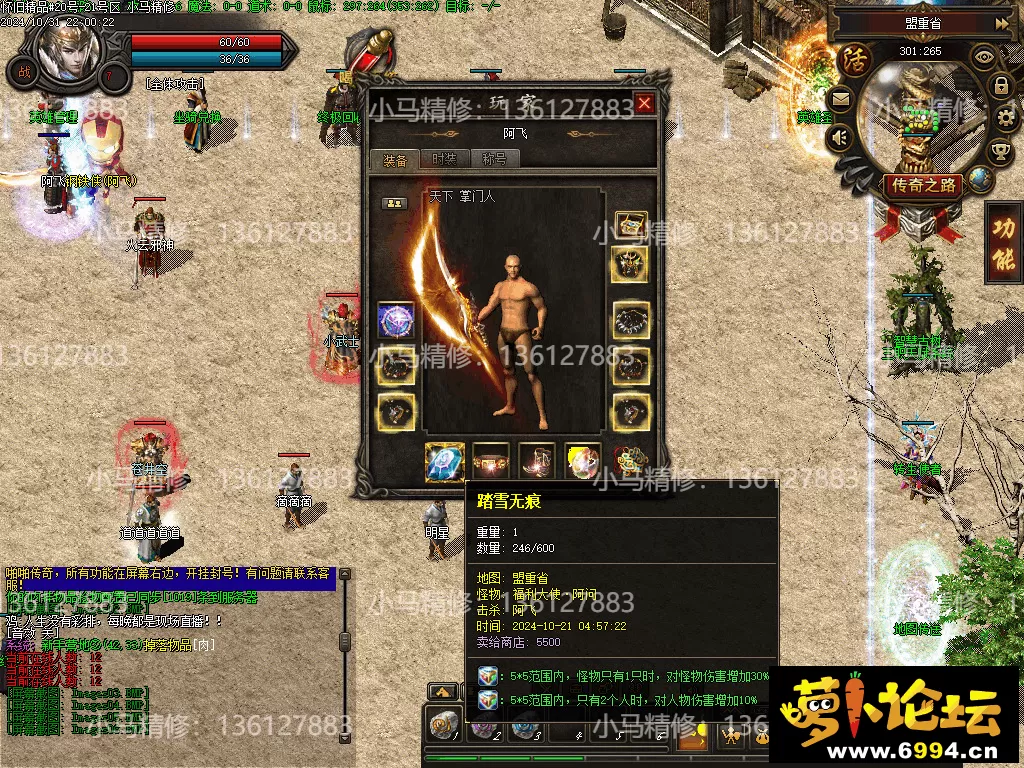
Task: Switch to the 时装 tab
Action: click(444, 159)
